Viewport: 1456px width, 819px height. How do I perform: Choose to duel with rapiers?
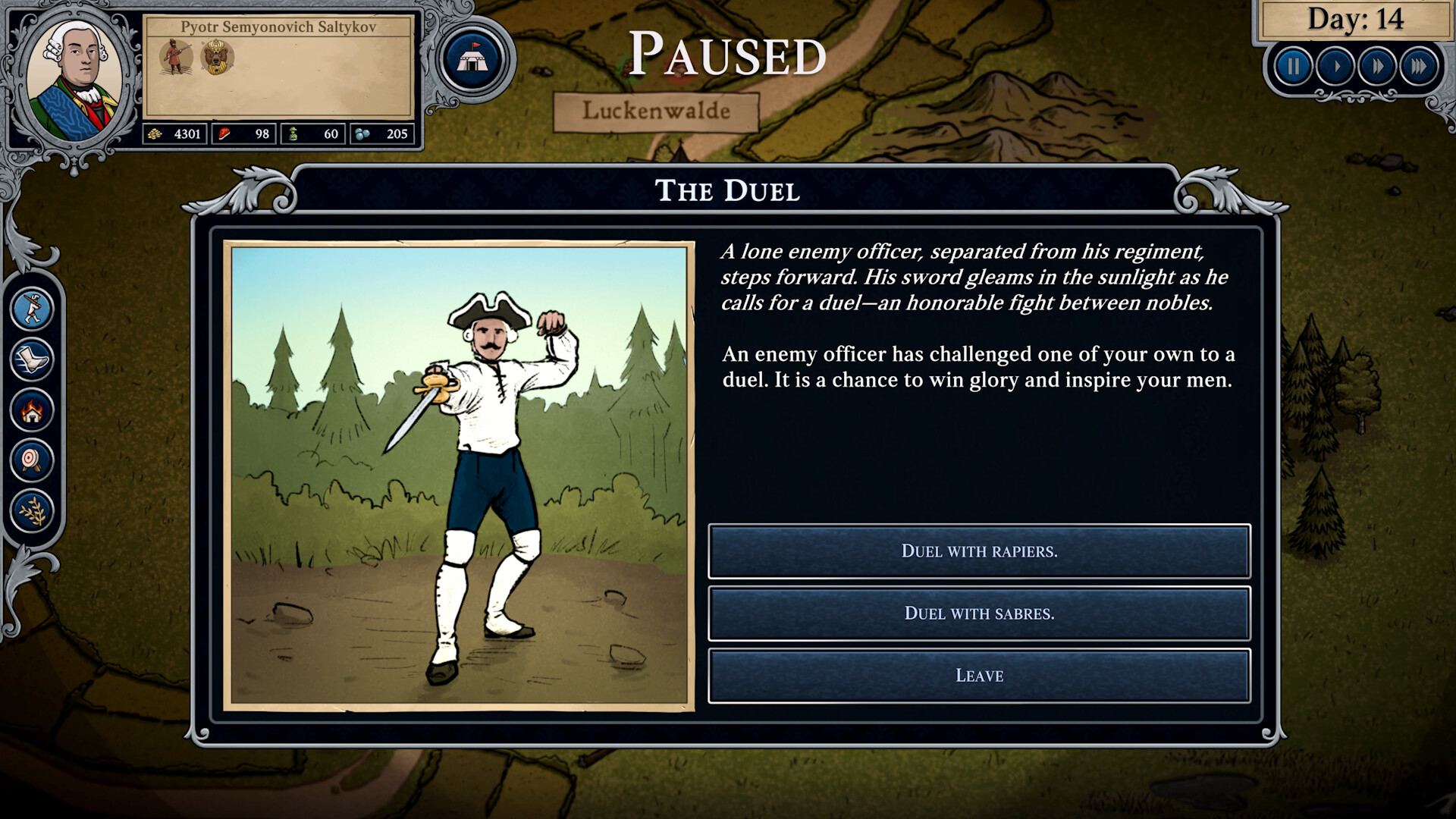coord(979,551)
